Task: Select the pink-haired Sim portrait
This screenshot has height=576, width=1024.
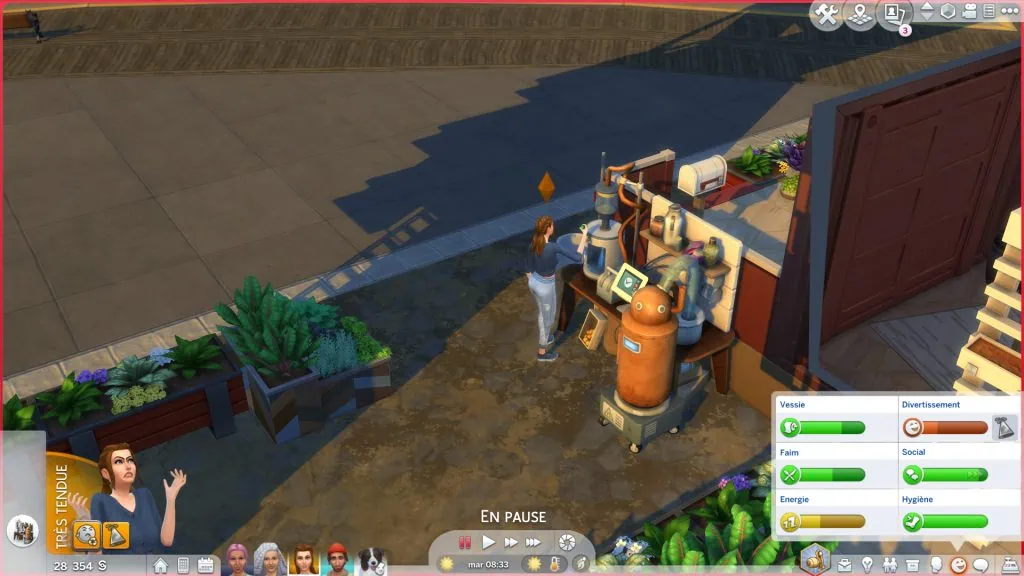Action: tap(237, 559)
